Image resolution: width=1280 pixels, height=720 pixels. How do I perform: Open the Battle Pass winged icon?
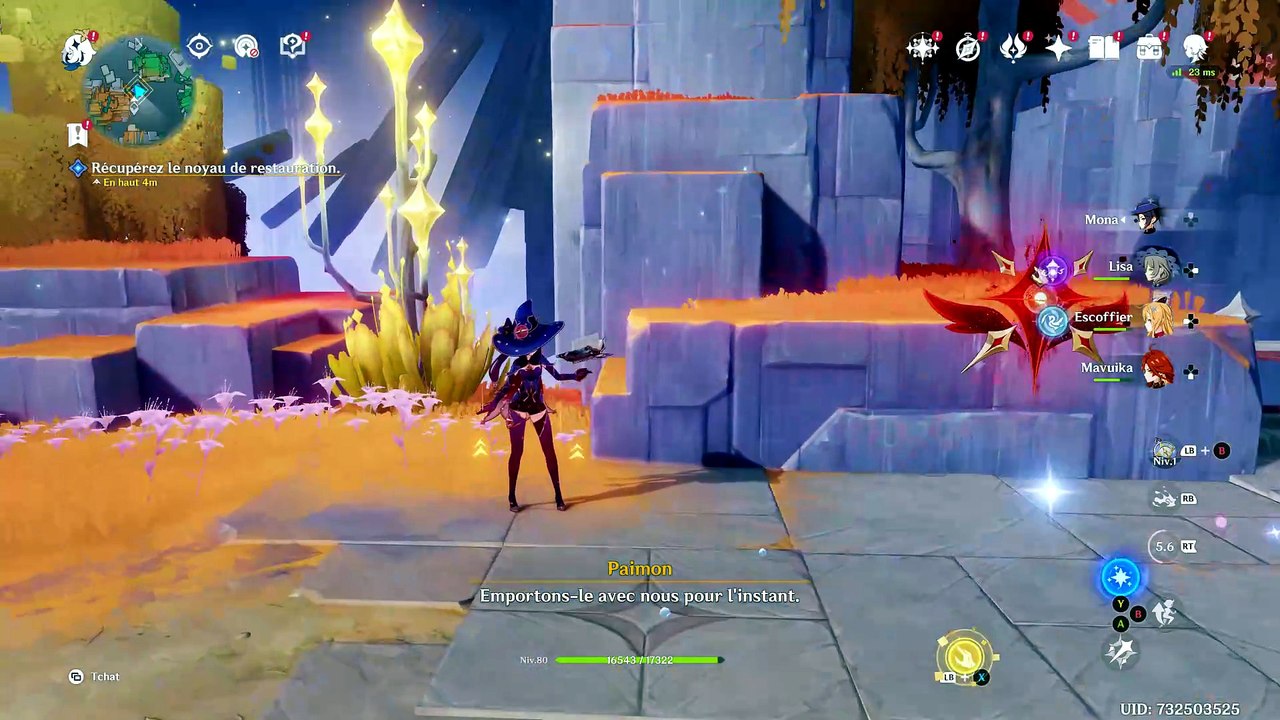pyautogui.click(x=1013, y=47)
